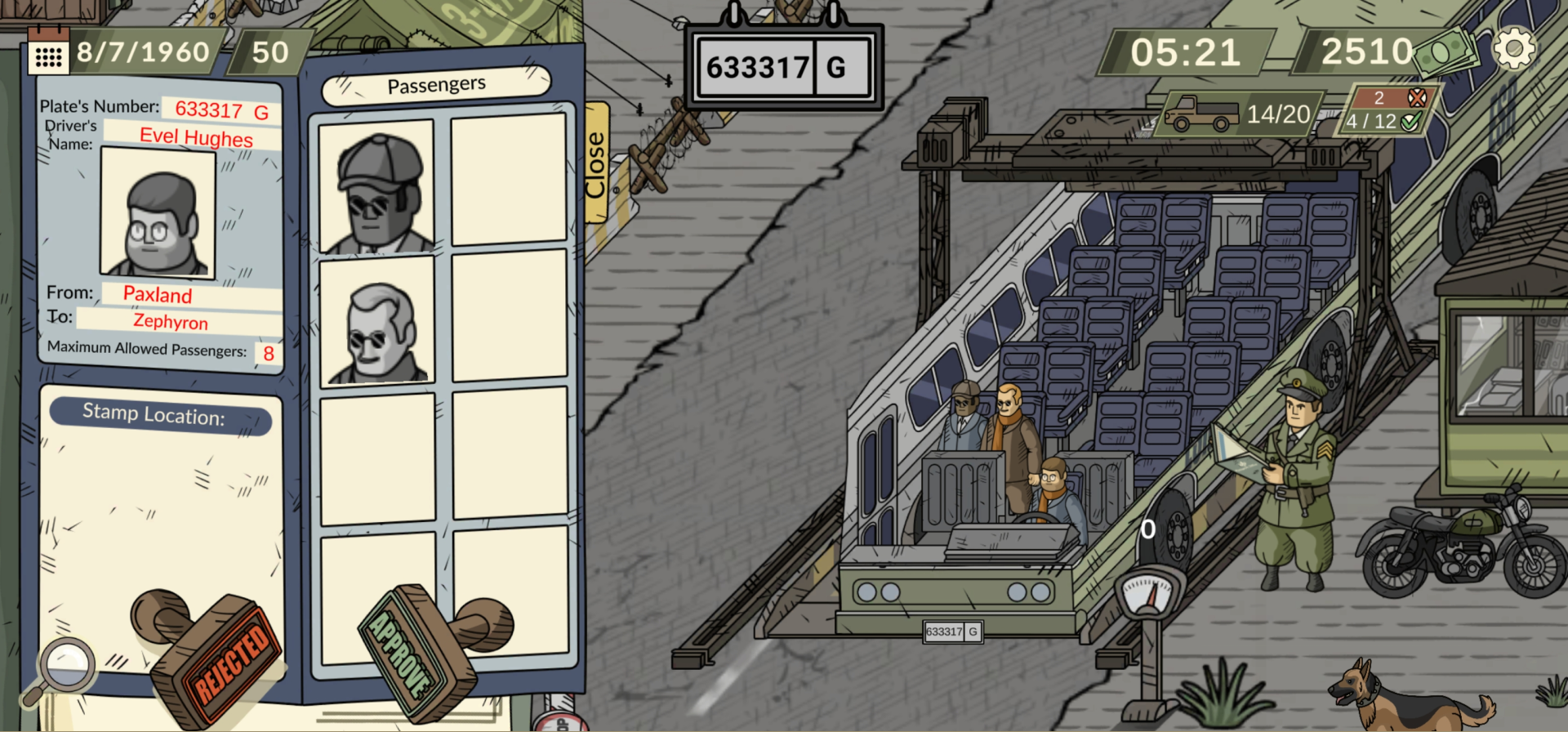The image size is (1568, 732).
Task: Inspect Evel Hughes's driver photo
Action: 158,215
